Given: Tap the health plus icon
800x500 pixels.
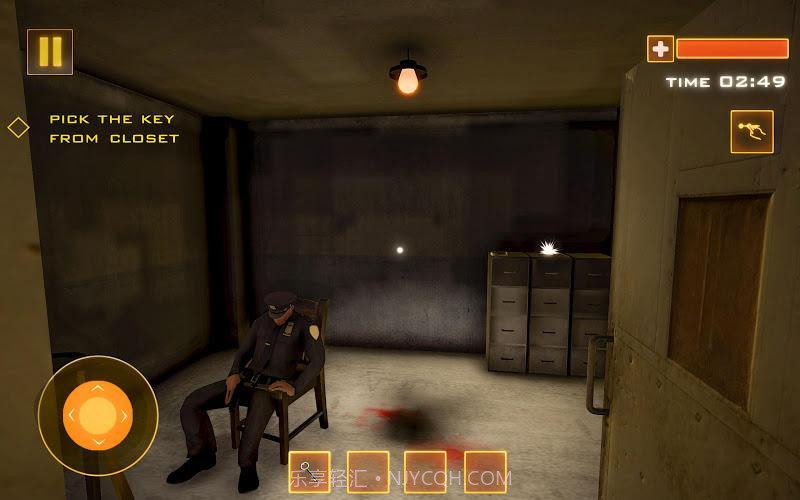Looking at the screenshot, I should click(x=660, y=48).
